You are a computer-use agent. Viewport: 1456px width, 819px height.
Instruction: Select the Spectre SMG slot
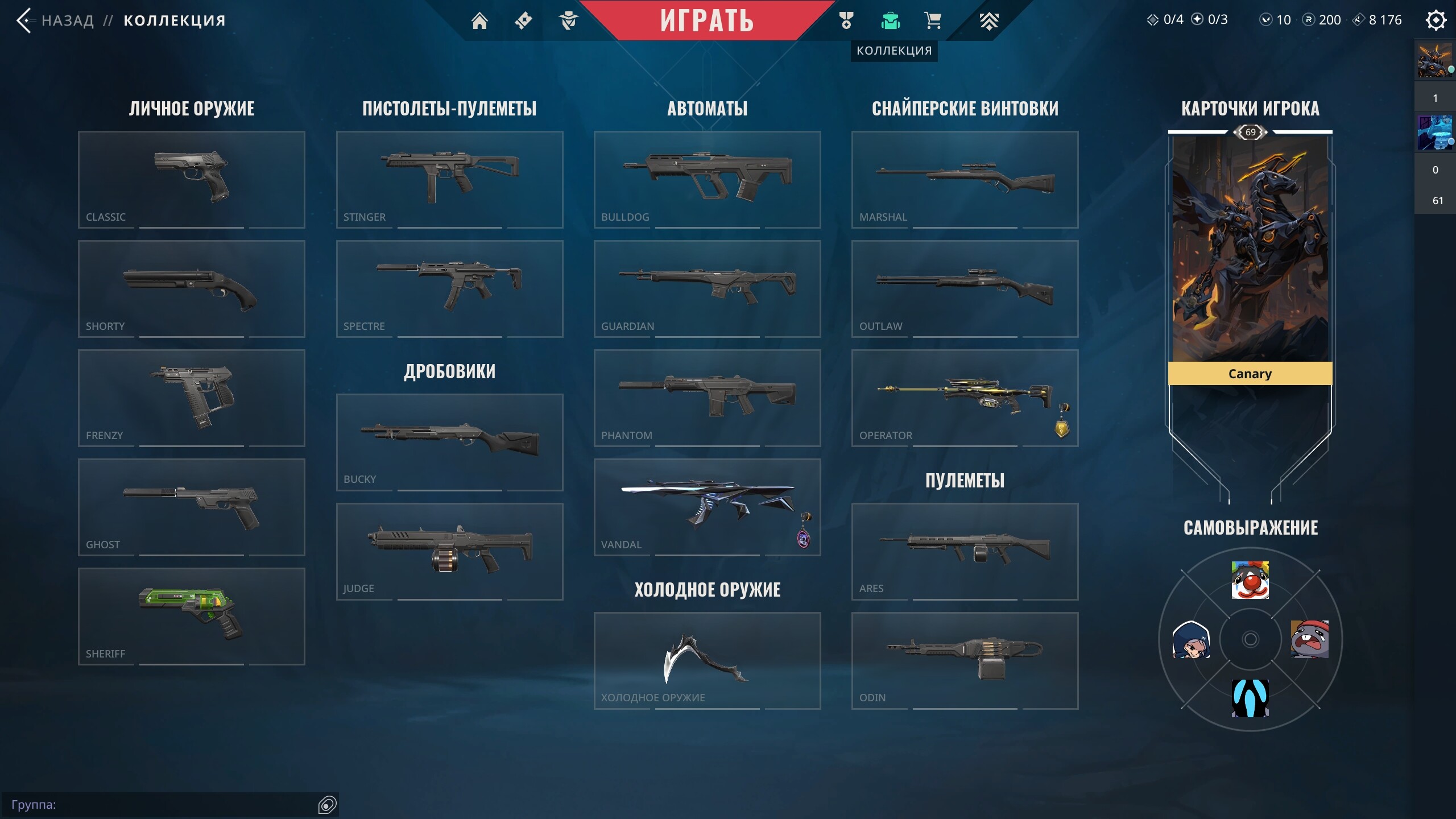(x=449, y=288)
